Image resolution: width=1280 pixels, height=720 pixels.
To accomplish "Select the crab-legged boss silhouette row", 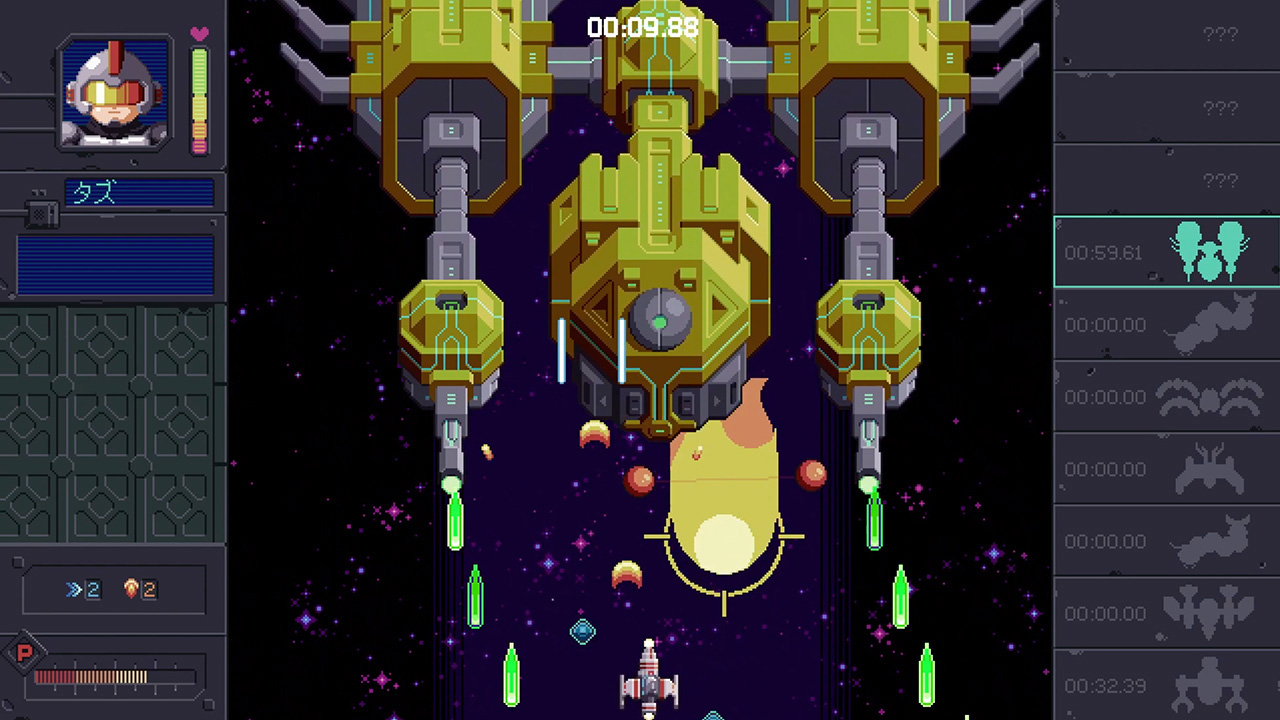I will [x=1166, y=397].
